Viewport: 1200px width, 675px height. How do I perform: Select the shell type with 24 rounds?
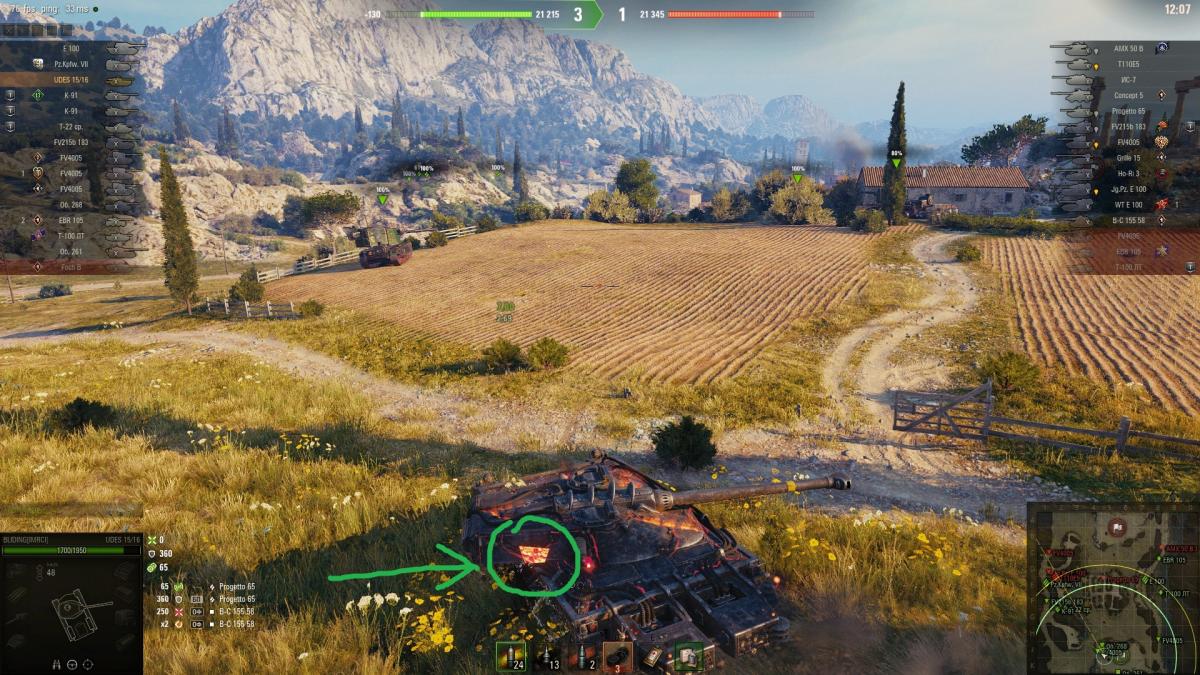tap(512, 656)
